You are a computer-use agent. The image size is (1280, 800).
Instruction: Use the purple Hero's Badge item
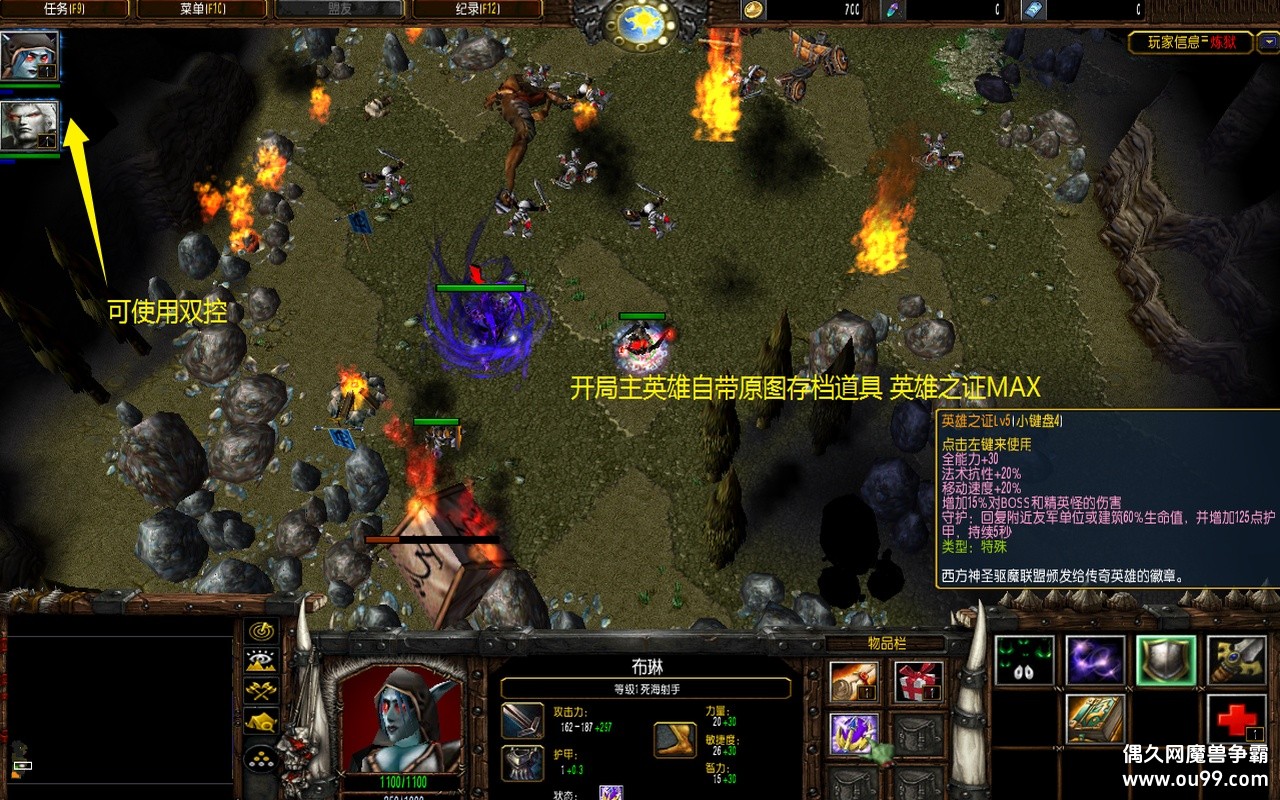[x=855, y=734]
